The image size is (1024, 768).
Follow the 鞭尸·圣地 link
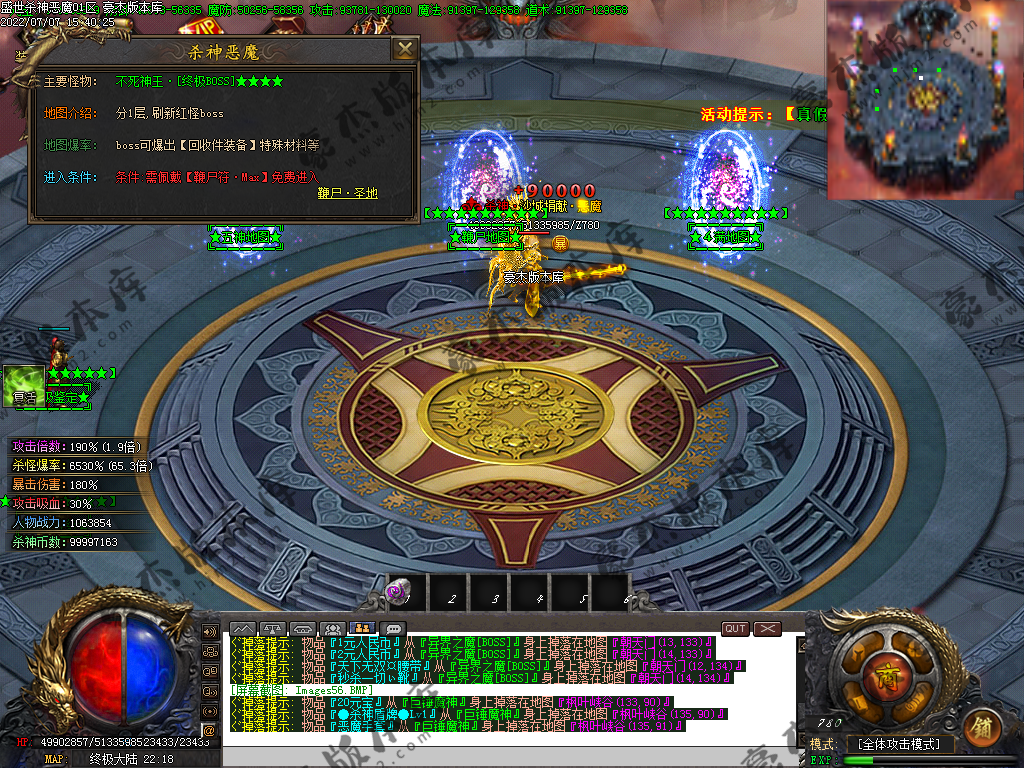[347, 193]
